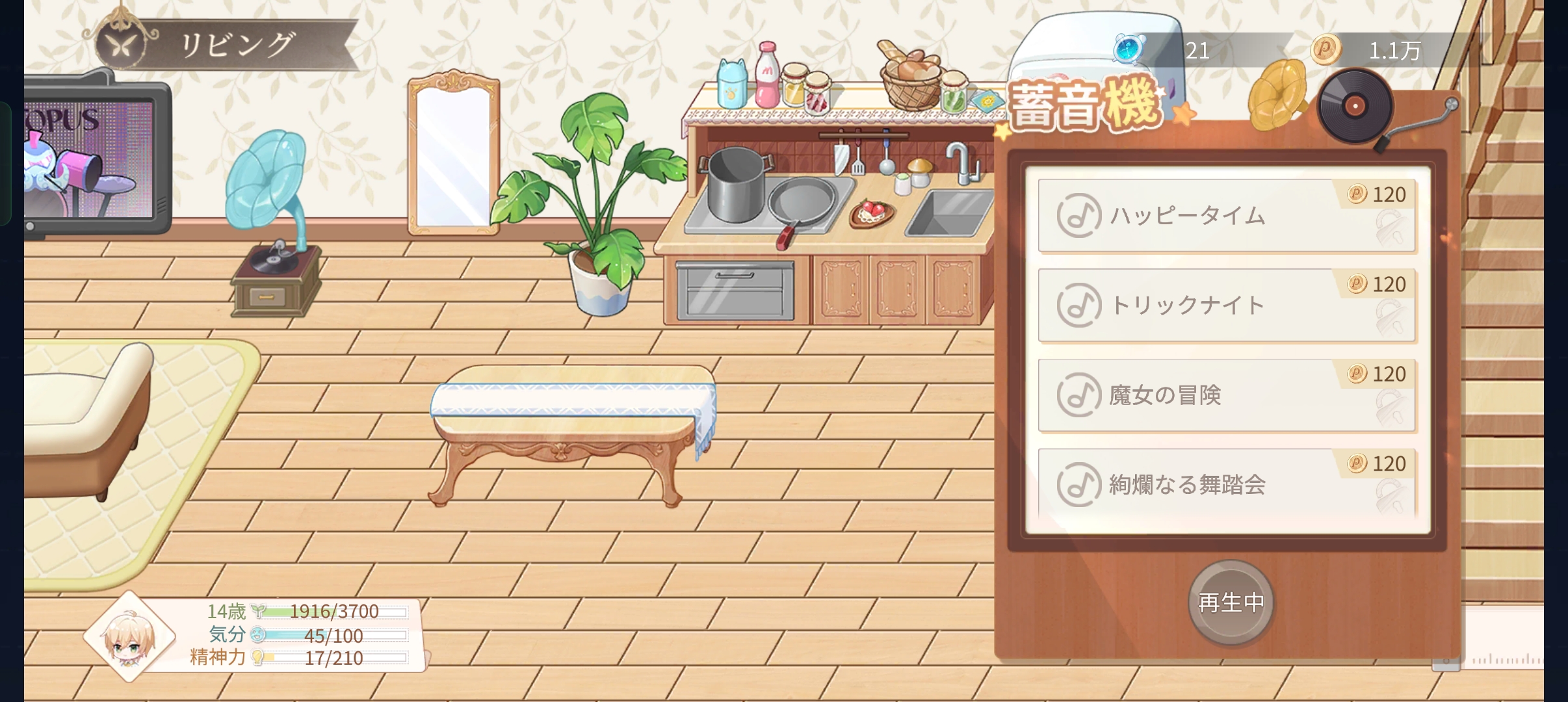Choose the トリックナイト track
Viewport: 1568px width, 702px height.
(1226, 305)
